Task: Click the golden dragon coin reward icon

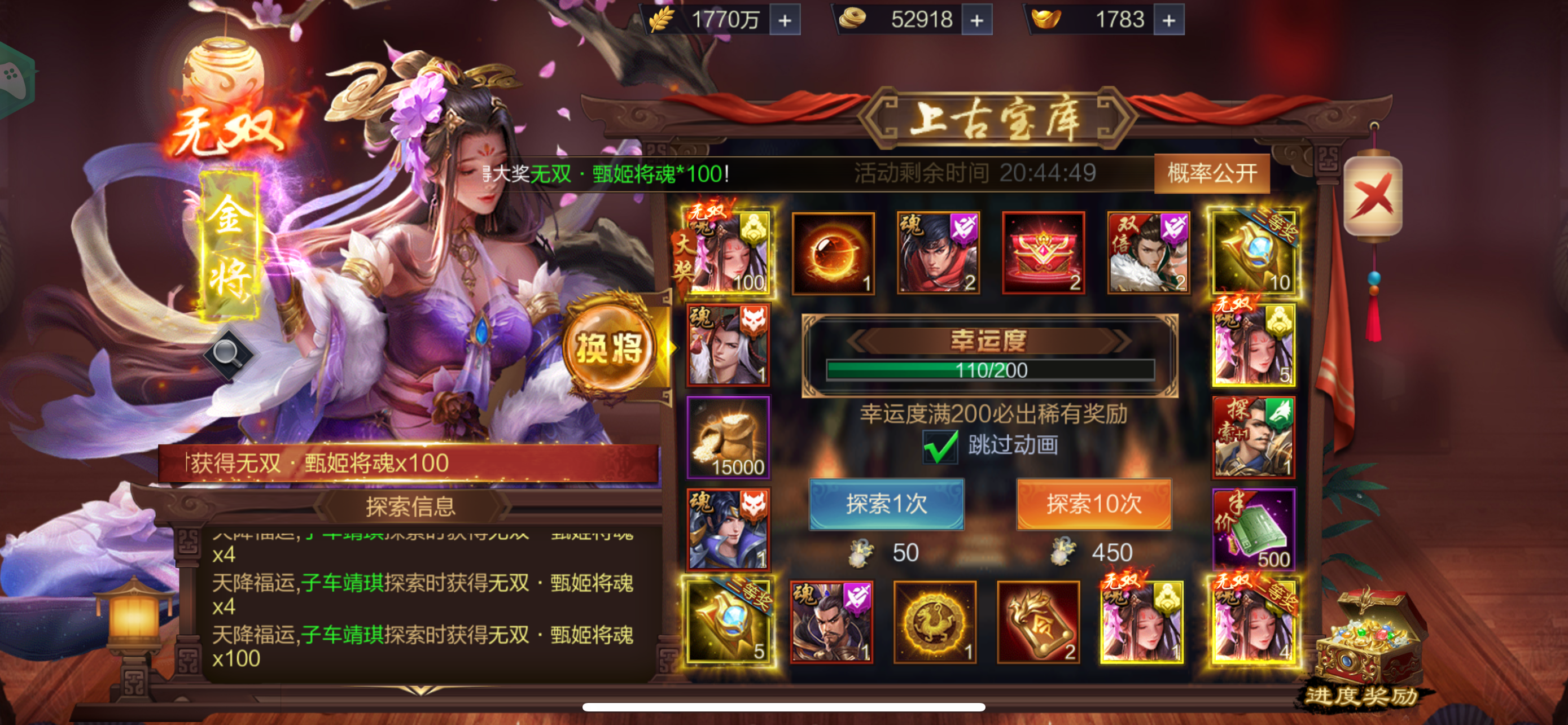Action: point(936,623)
